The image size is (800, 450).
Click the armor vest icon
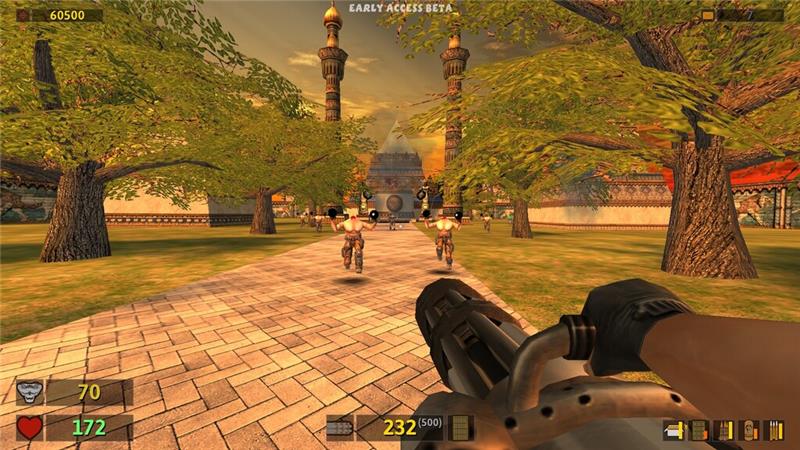tap(30, 392)
